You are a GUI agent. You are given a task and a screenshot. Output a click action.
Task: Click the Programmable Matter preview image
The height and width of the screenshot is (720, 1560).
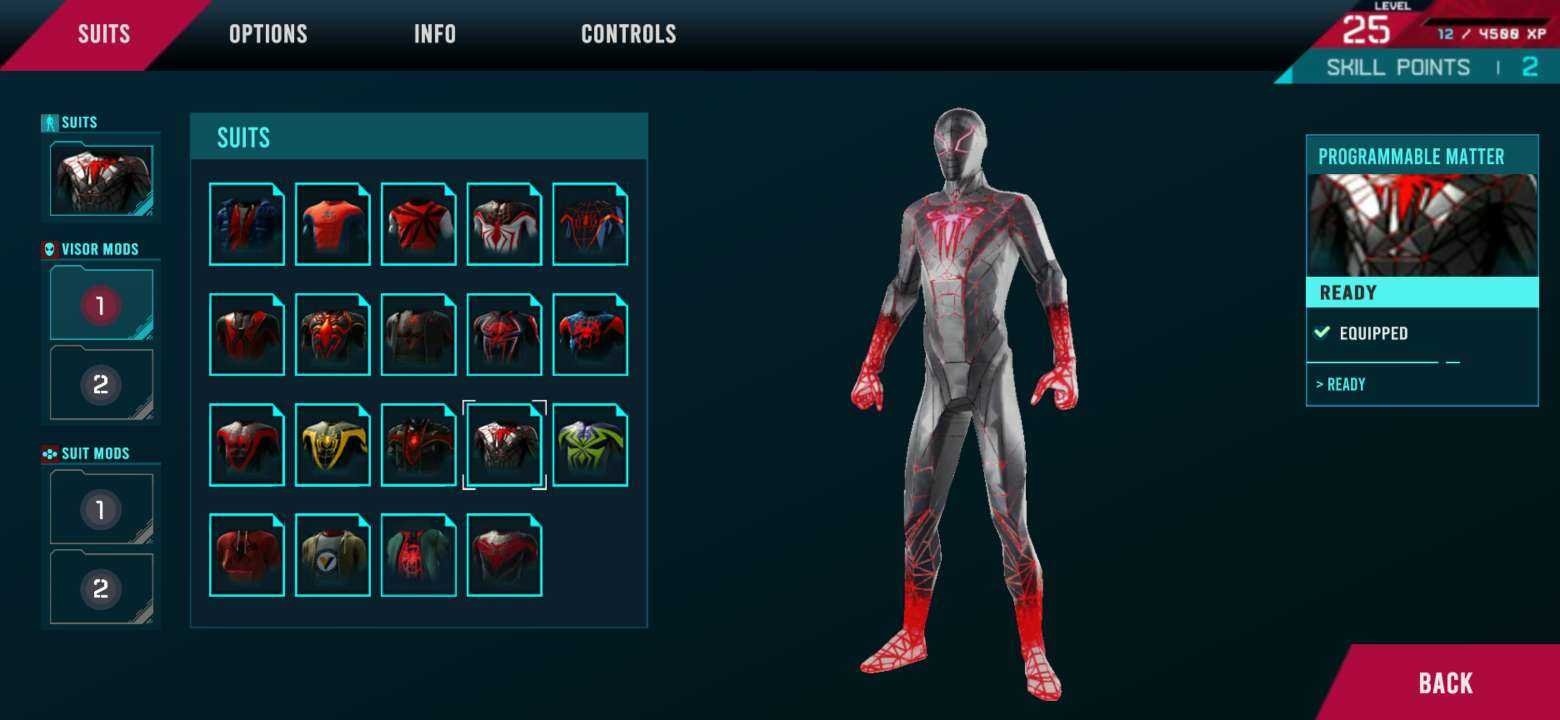(1422, 225)
